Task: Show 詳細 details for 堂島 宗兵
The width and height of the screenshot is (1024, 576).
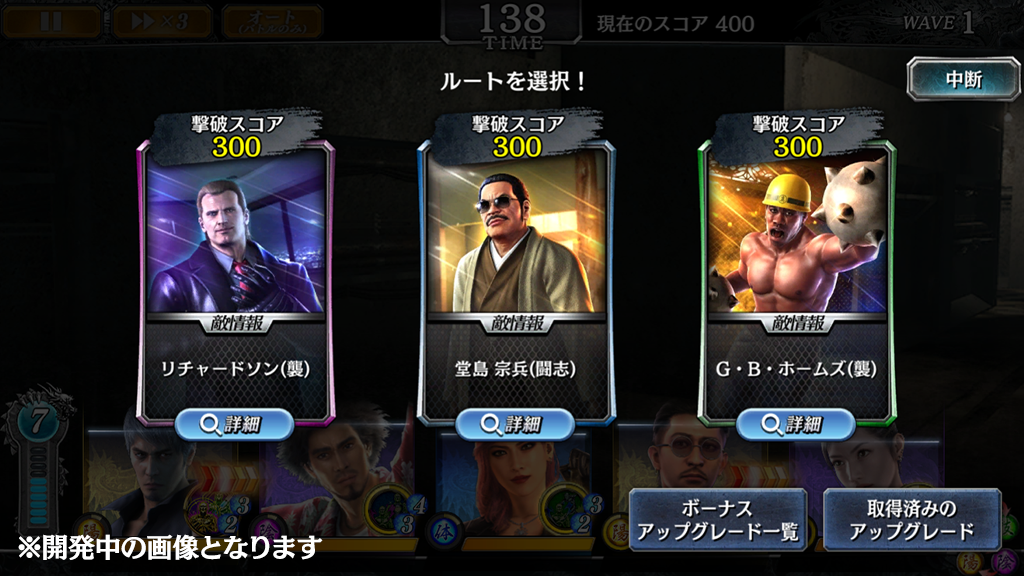Action: (515, 423)
